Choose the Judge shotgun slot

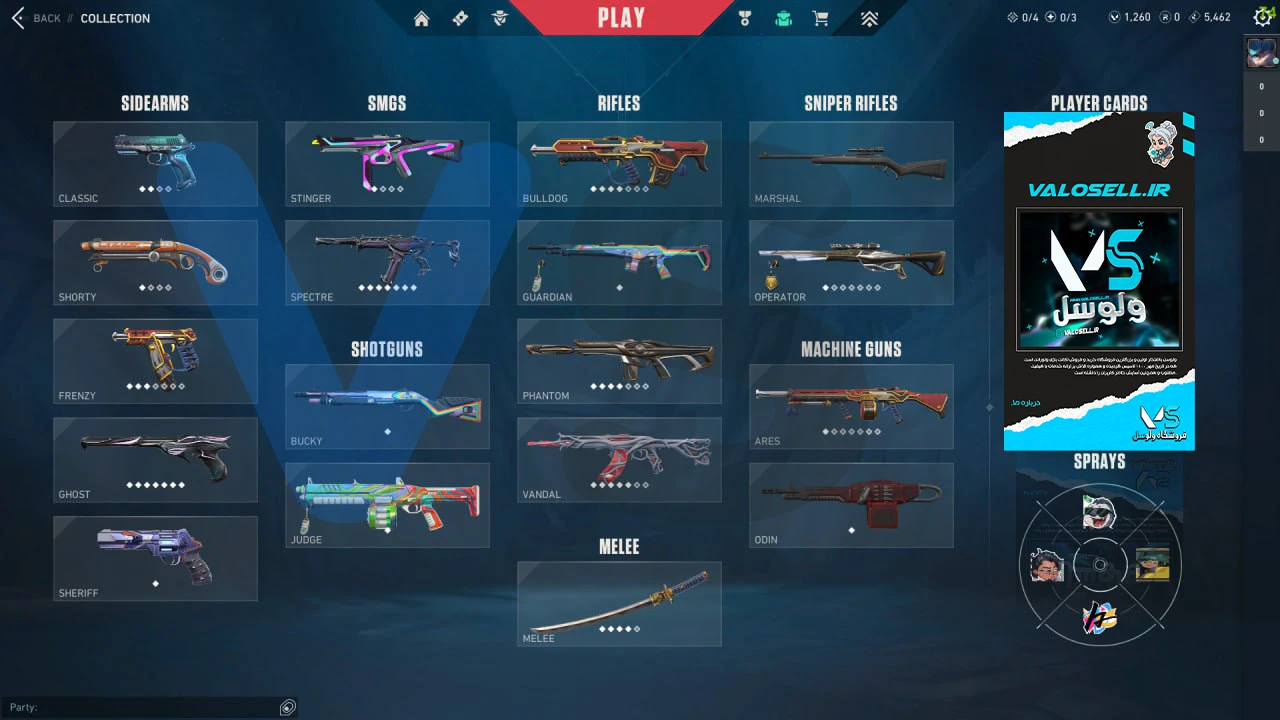pyautogui.click(x=387, y=505)
